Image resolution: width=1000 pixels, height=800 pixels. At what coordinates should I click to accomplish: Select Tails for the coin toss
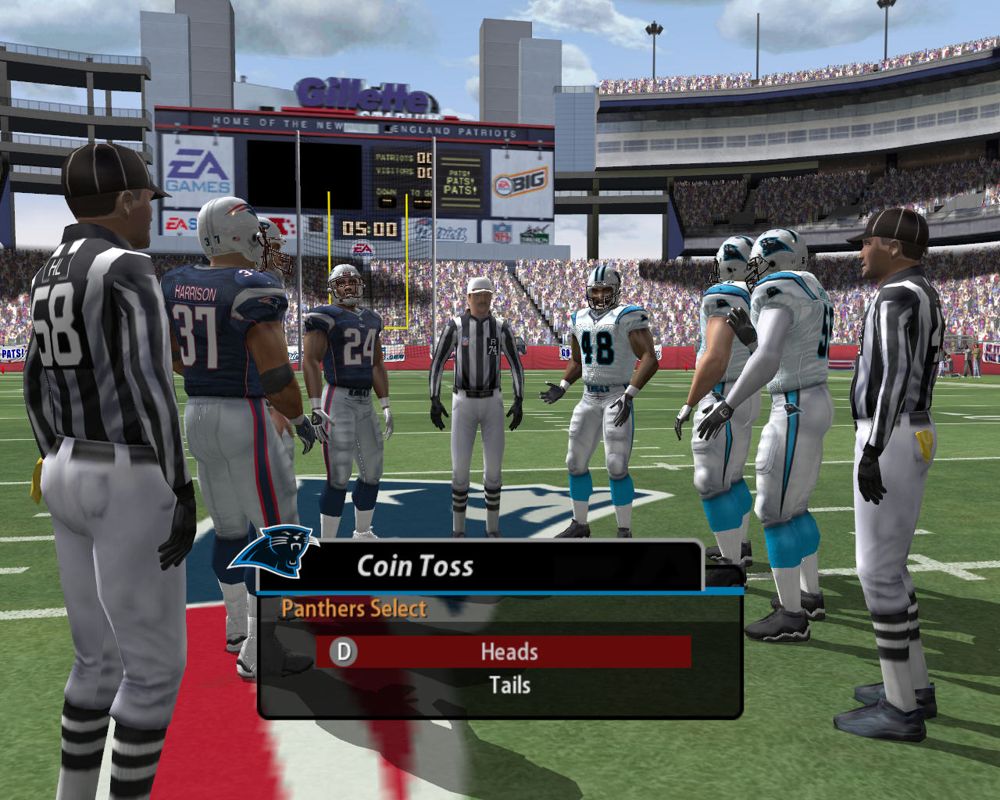click(x=509, y=686)
